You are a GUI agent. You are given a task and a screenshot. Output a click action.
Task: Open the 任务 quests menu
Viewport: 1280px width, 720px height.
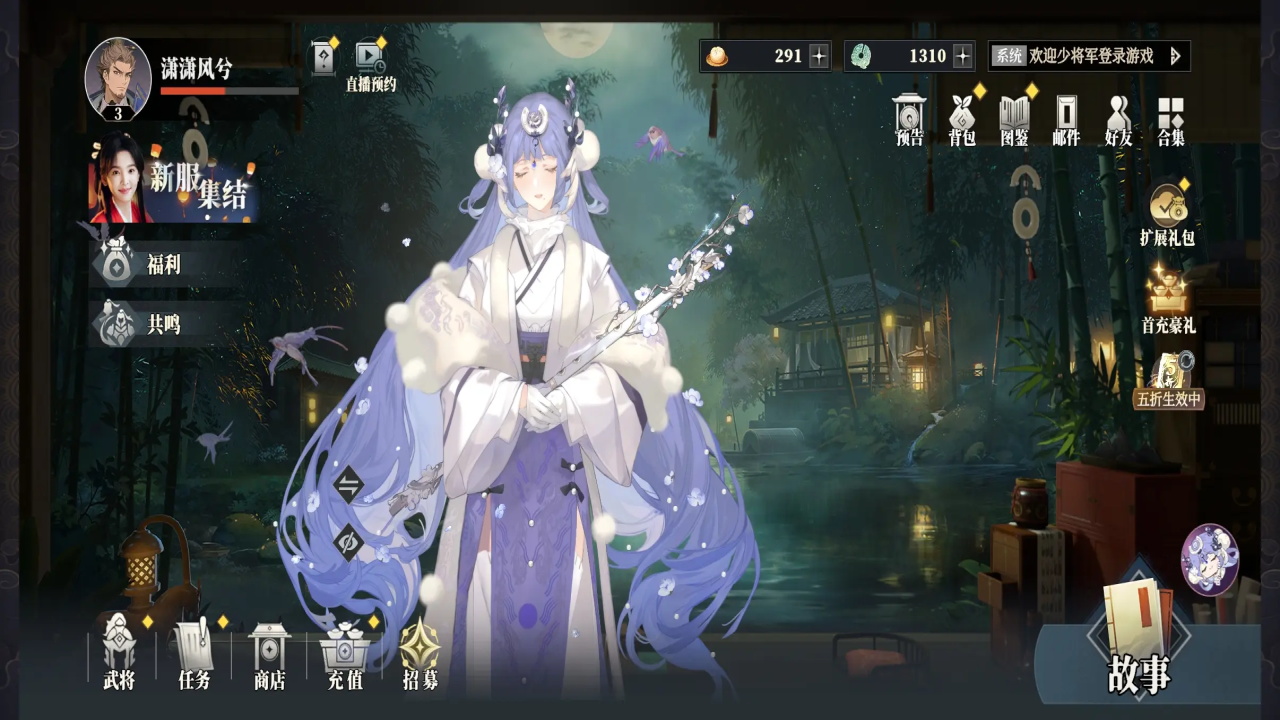(194, 652)
